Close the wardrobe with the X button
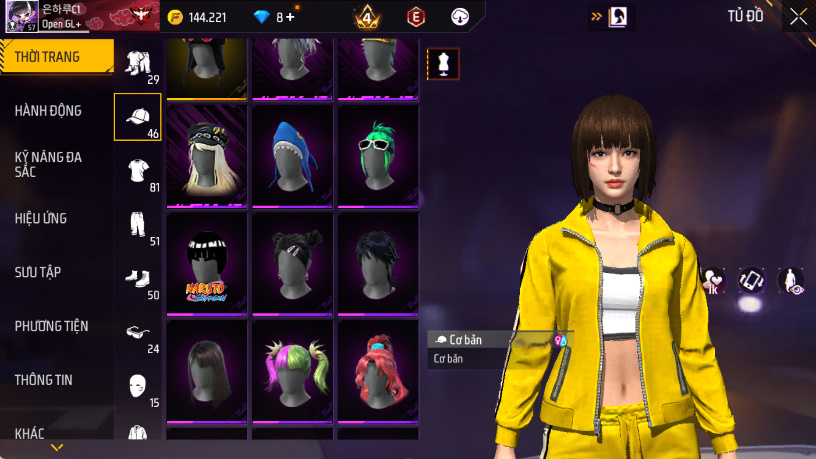Viewport: 816px width, 459px height. pyautogui.click(x=798, y=16)
